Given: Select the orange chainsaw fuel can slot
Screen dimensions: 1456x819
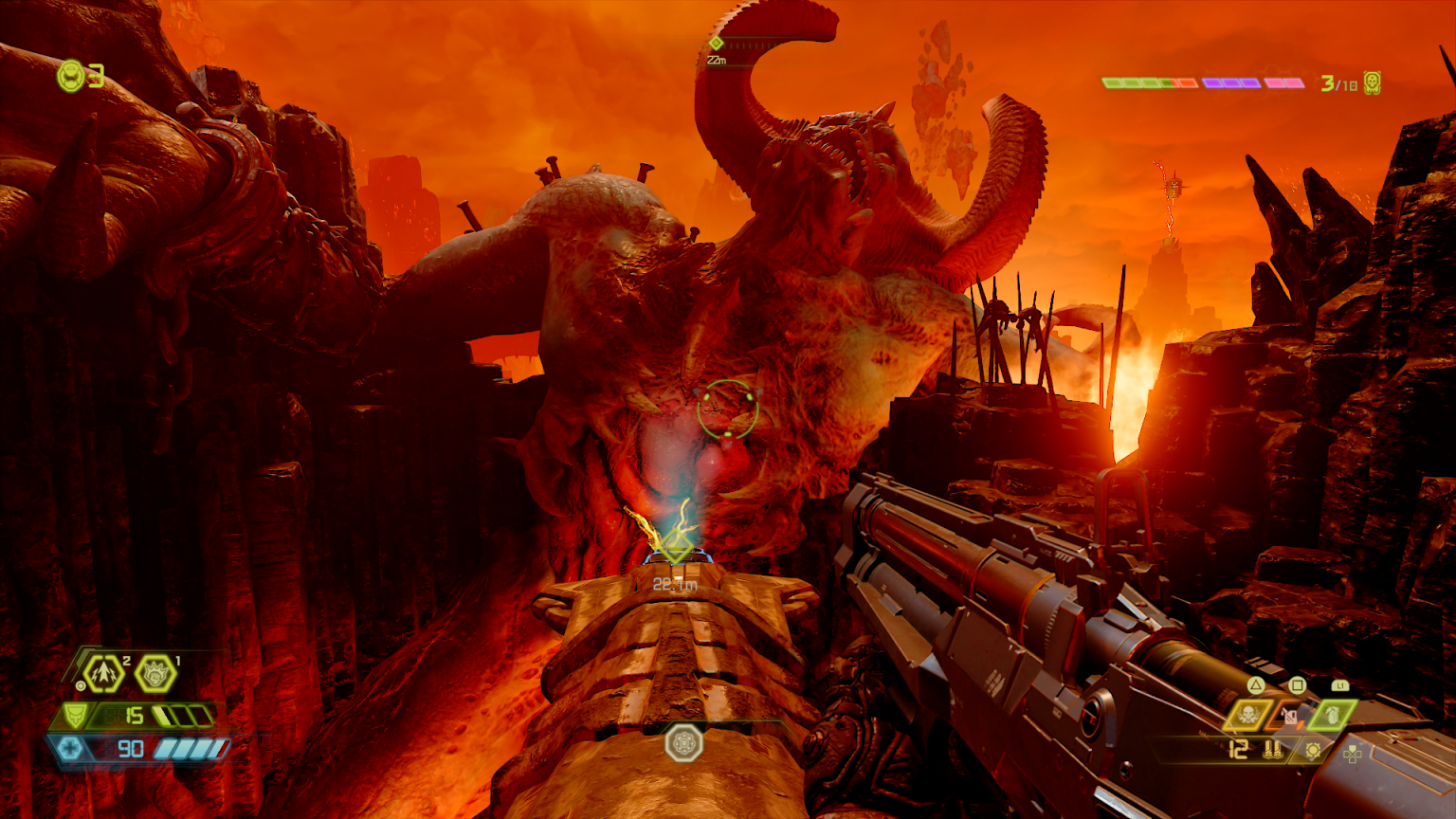Looking at the screenshot, I should point(1289,716).
